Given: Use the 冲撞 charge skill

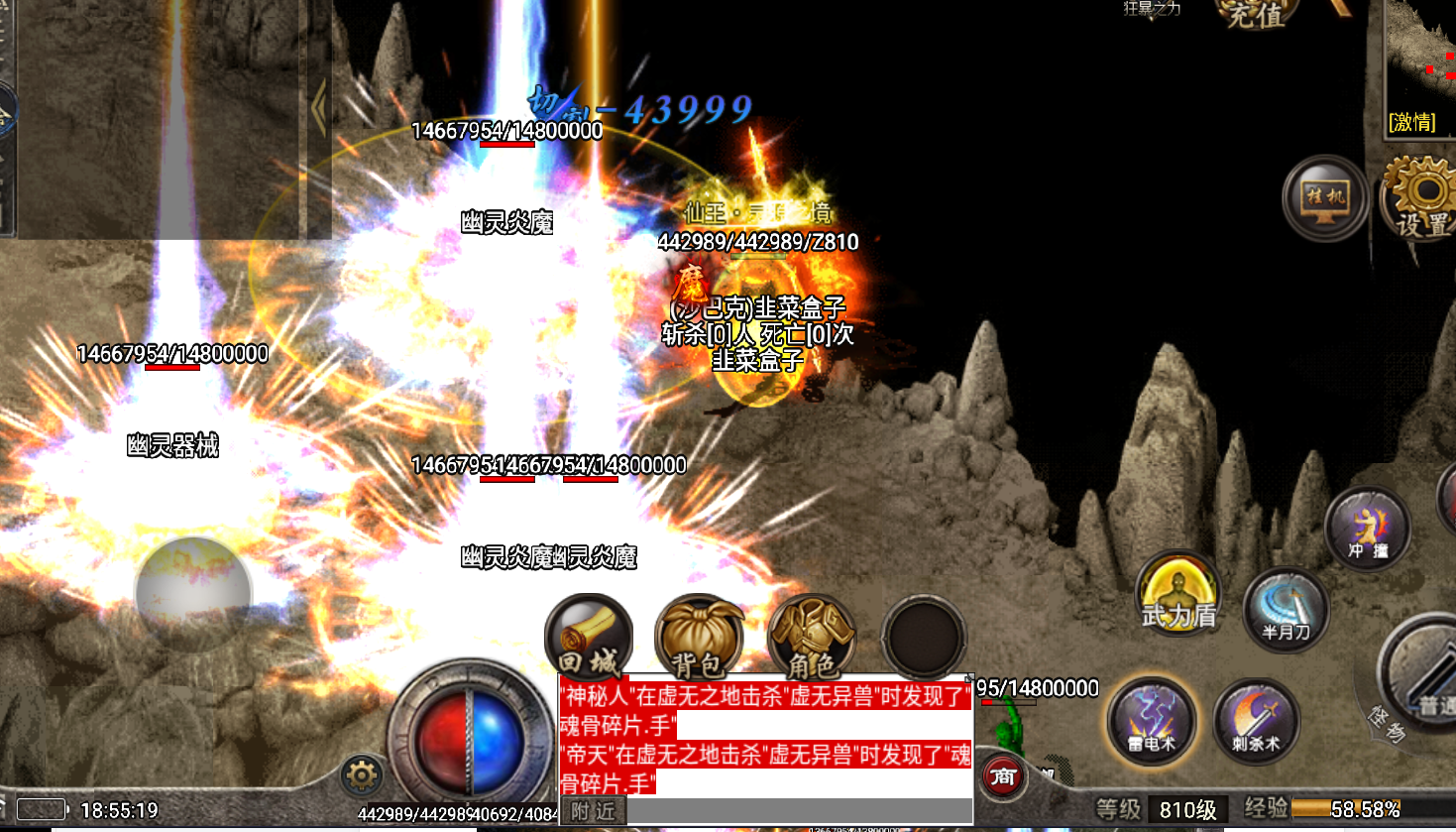Looking at the screenshot, I should (1368, 529).
